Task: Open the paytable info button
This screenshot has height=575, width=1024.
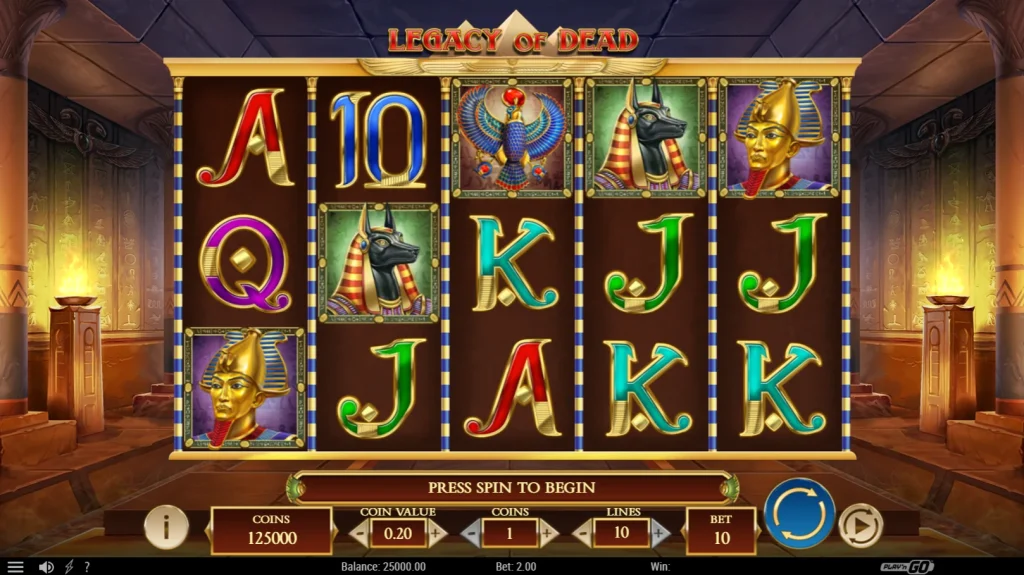Action: coord(166,526)
